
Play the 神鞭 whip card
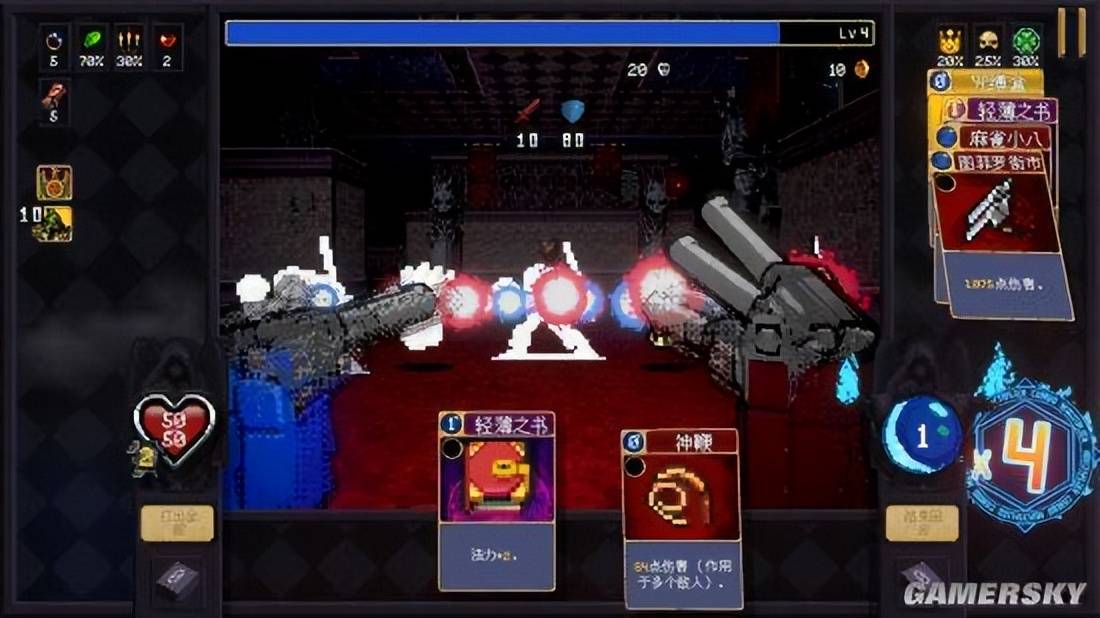click(x=680, y=515)
